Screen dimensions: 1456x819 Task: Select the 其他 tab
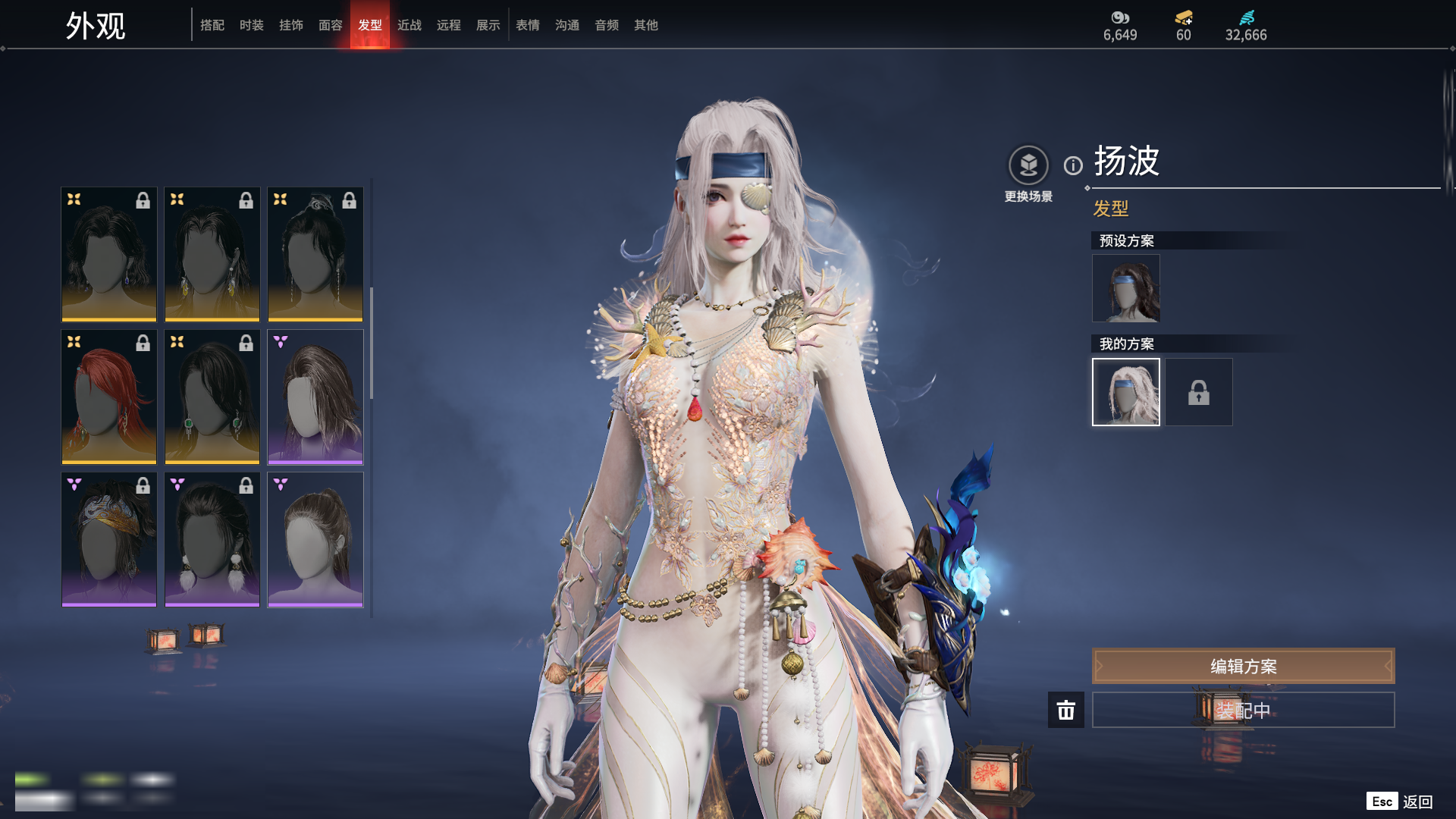[x=646, y=25]
